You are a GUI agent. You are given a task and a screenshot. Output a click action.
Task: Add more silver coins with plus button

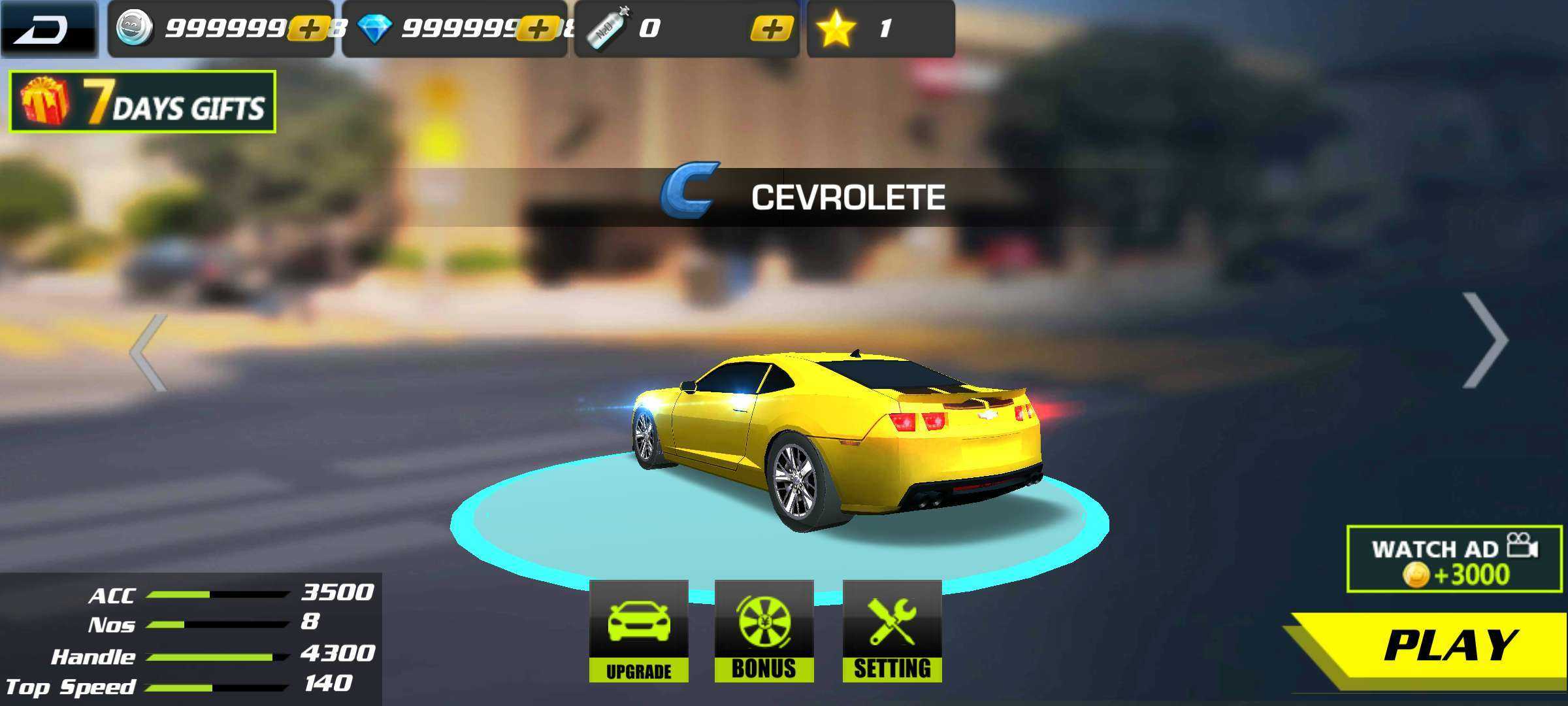click(x=308, y=29)
